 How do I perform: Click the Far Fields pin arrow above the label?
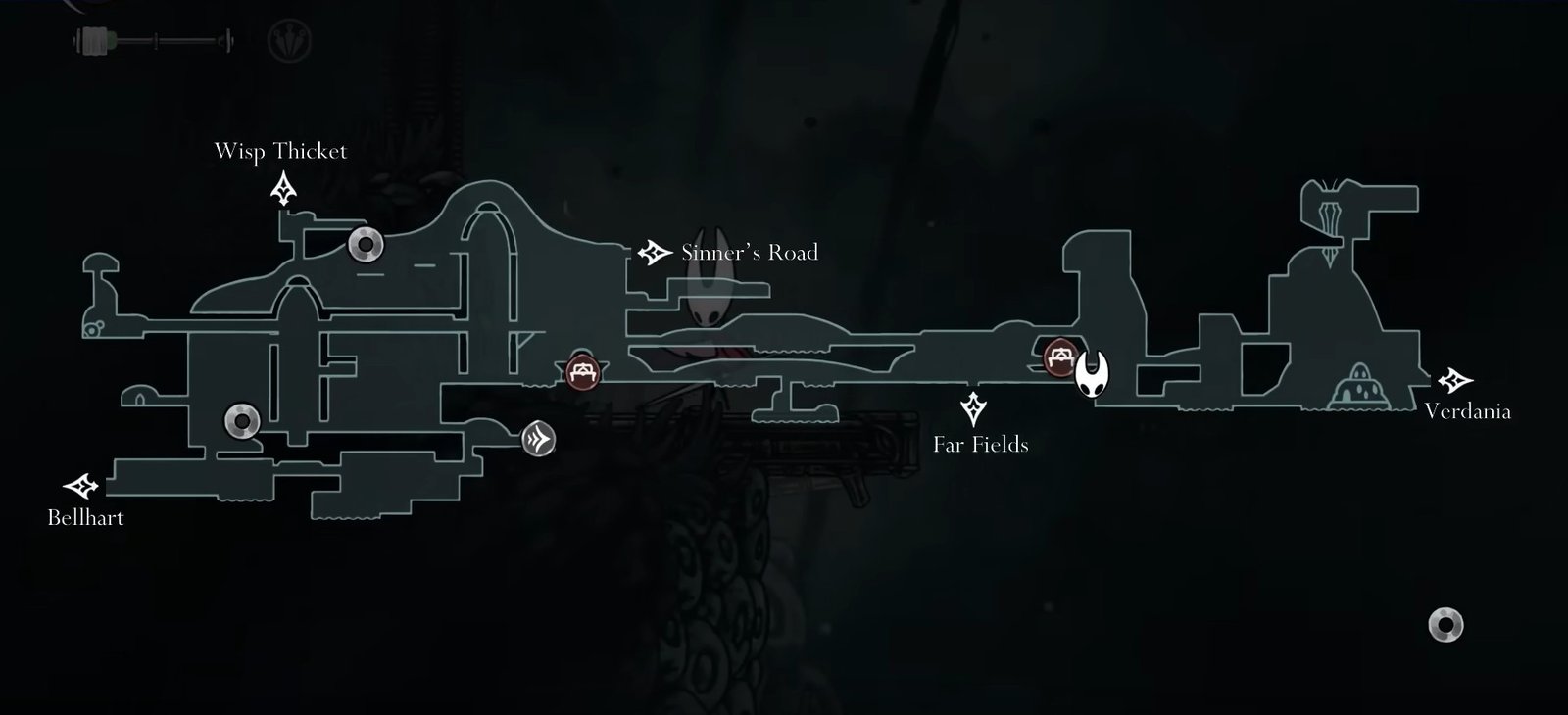point(972,406)
